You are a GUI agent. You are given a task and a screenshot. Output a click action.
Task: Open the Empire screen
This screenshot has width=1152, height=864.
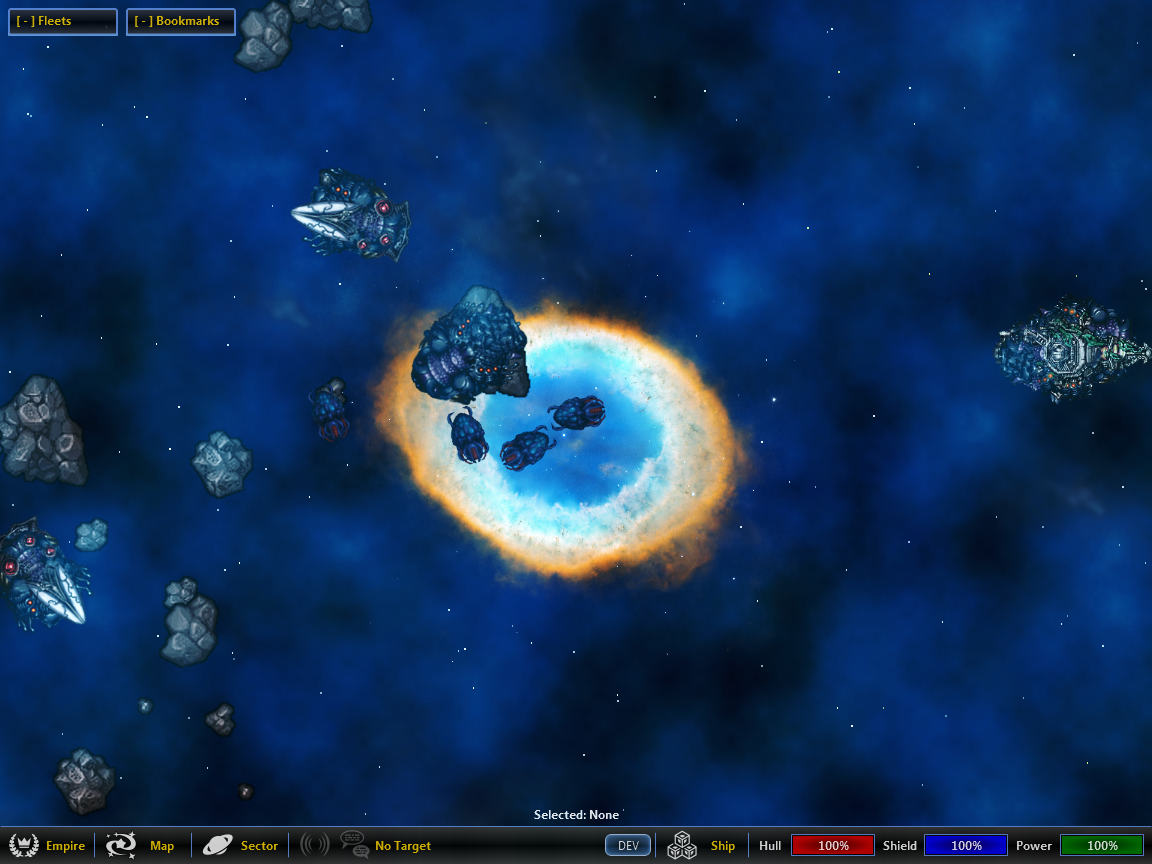click(47, 846)
